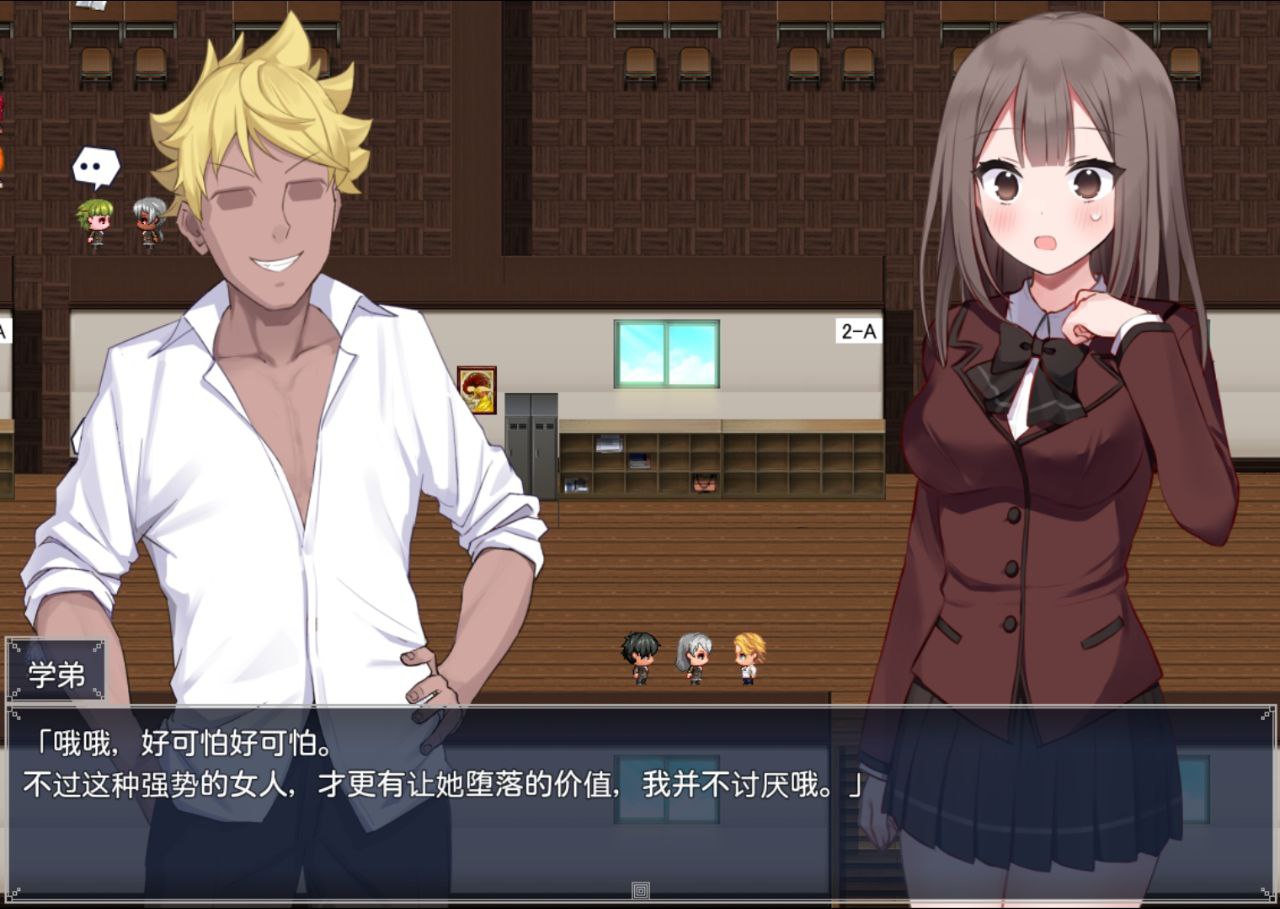Screen dimensions: 1280x909
Task: Click the framed painting on the wall
Action: coord(476,388)
